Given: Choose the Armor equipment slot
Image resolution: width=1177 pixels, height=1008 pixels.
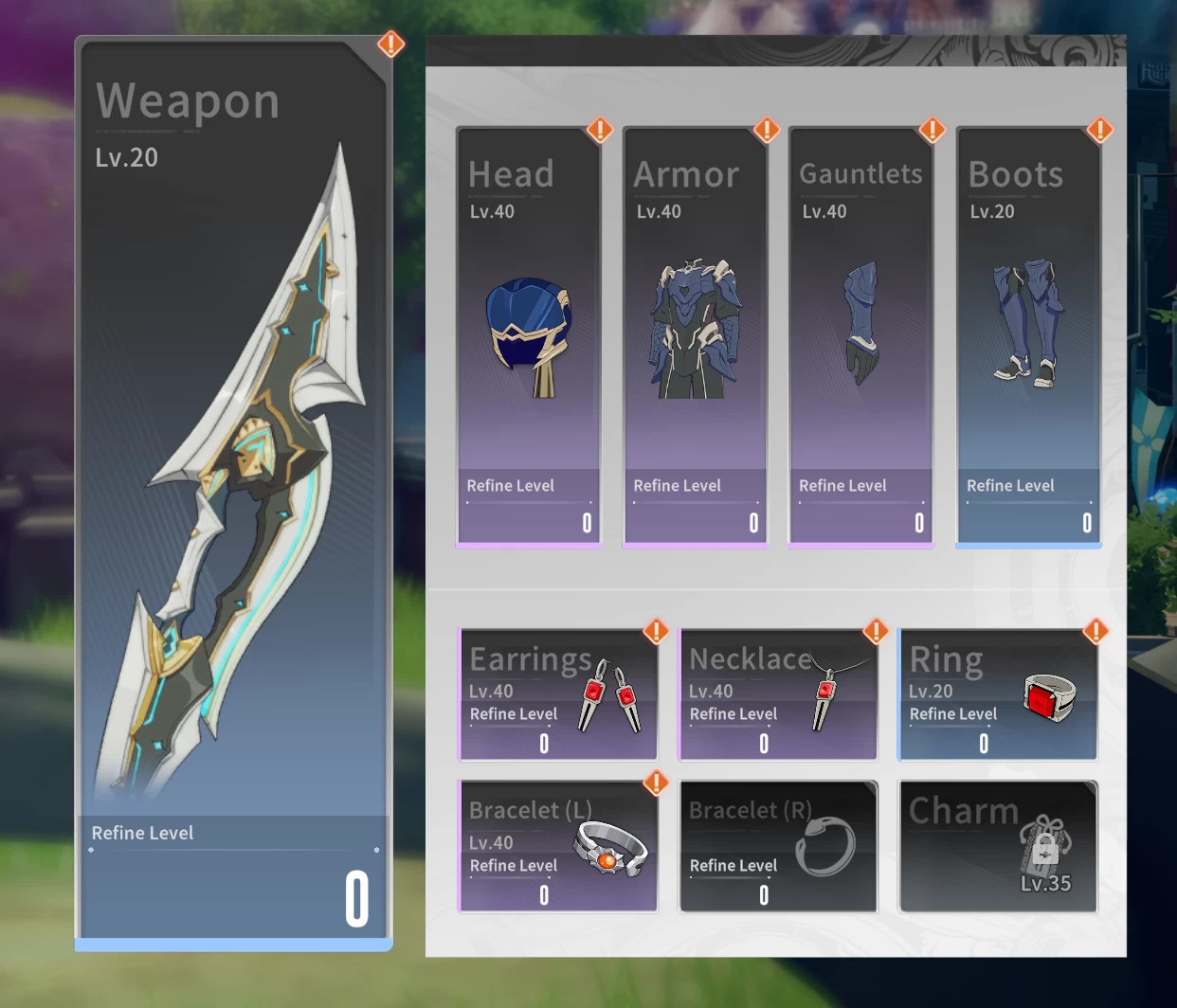Looking at the screenshot, I should tap(695, 337).
